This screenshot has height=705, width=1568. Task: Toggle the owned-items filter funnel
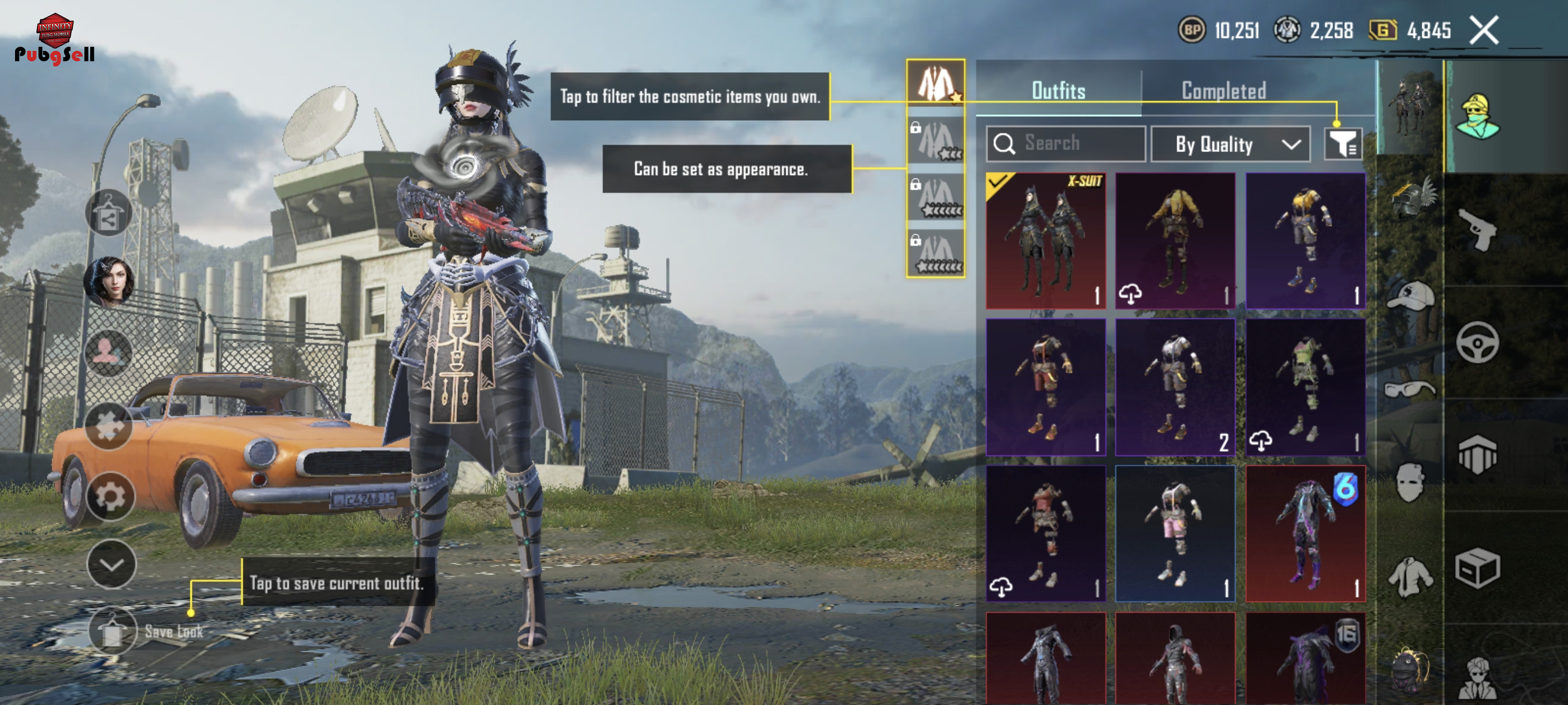pyautogui.click(x=1342, y=144)
